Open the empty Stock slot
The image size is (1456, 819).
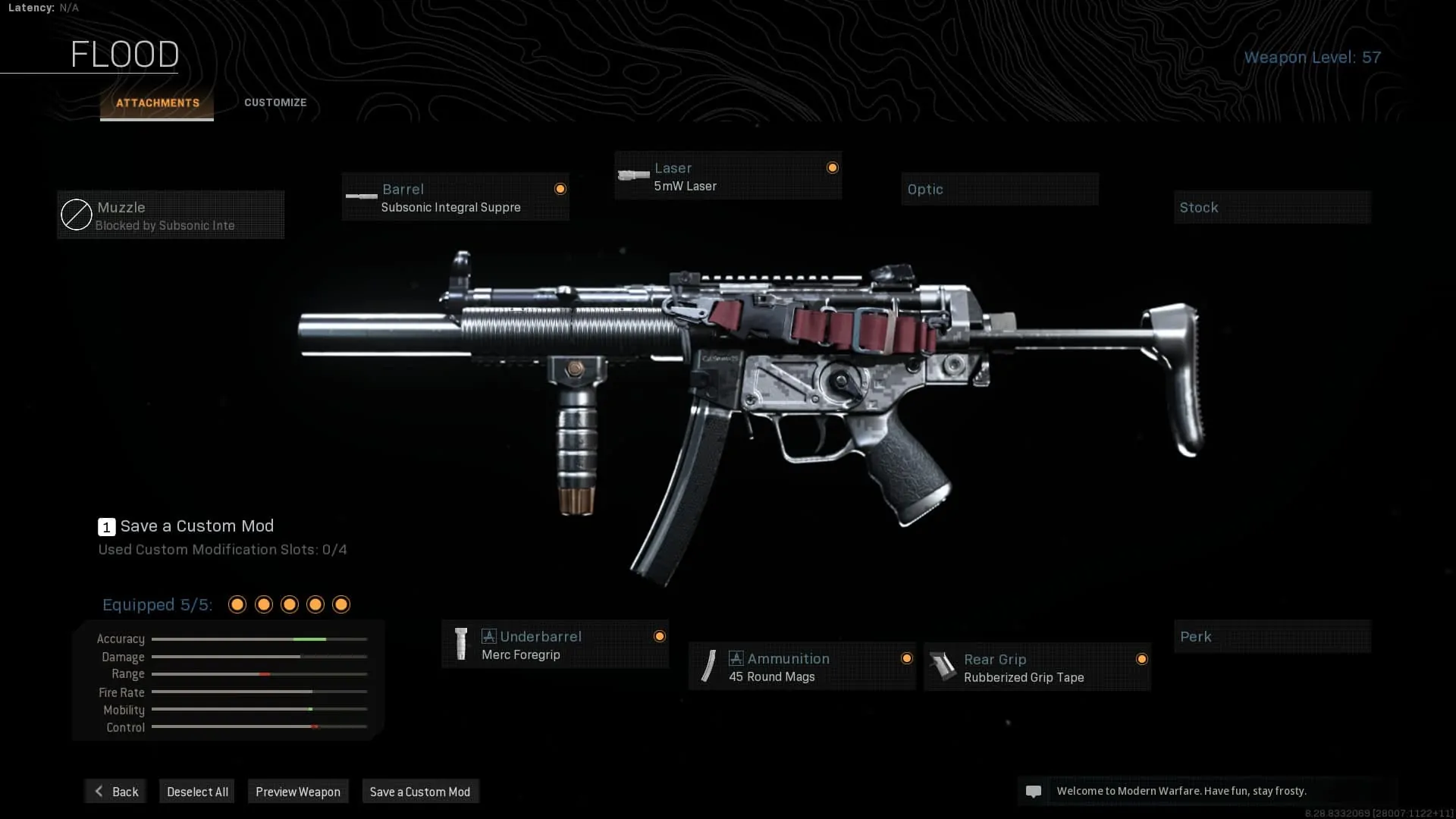click(x=1272, y=207)
